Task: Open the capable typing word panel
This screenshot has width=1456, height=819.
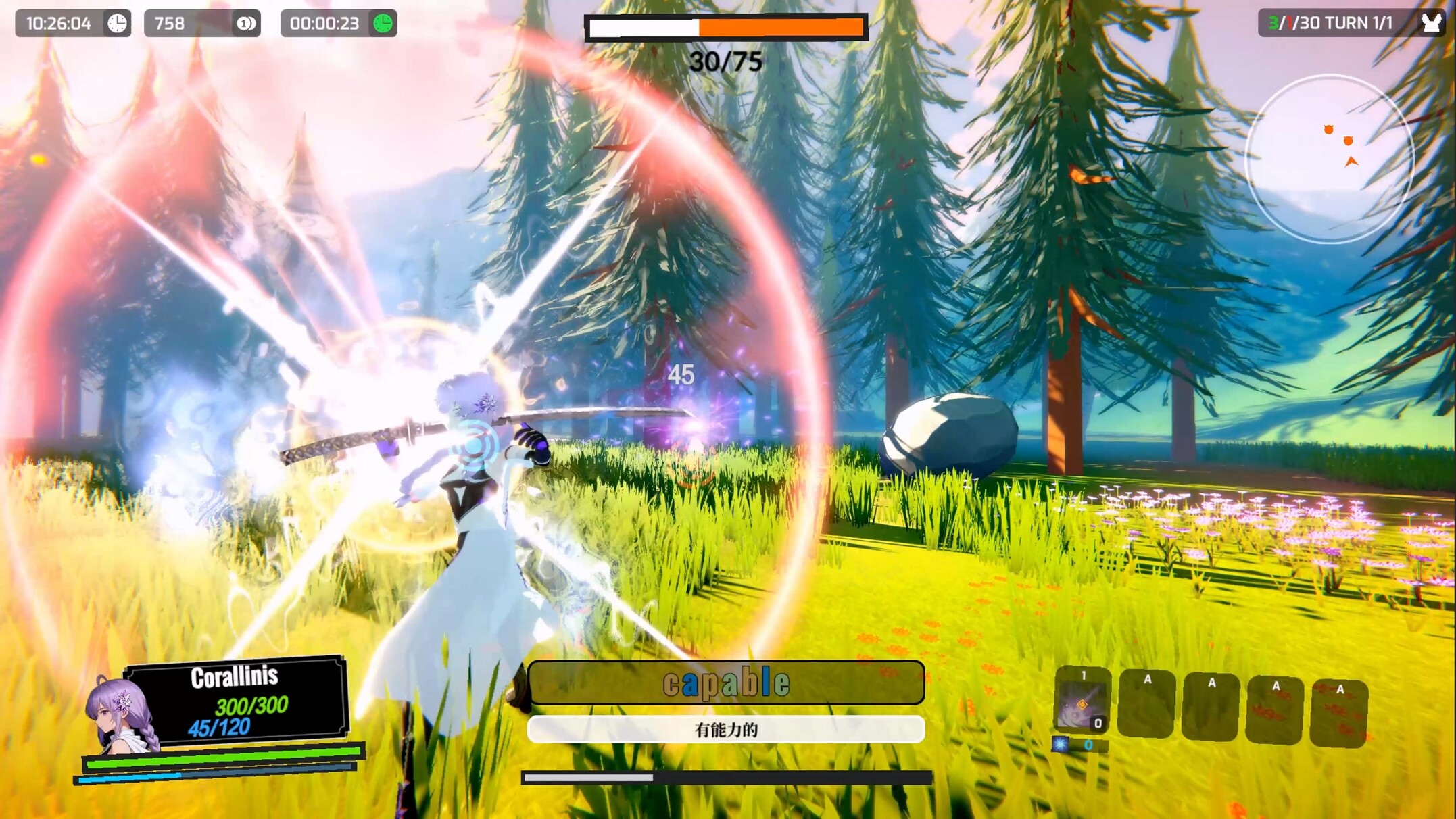Action: [727, 684]
